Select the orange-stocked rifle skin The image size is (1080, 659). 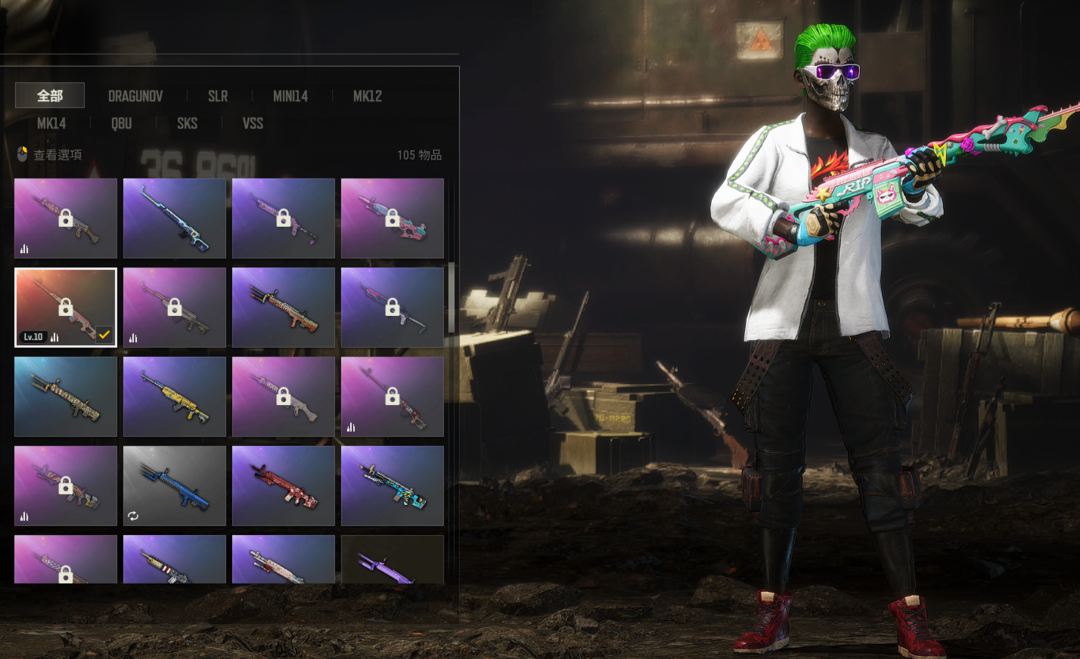pos(283,307)
